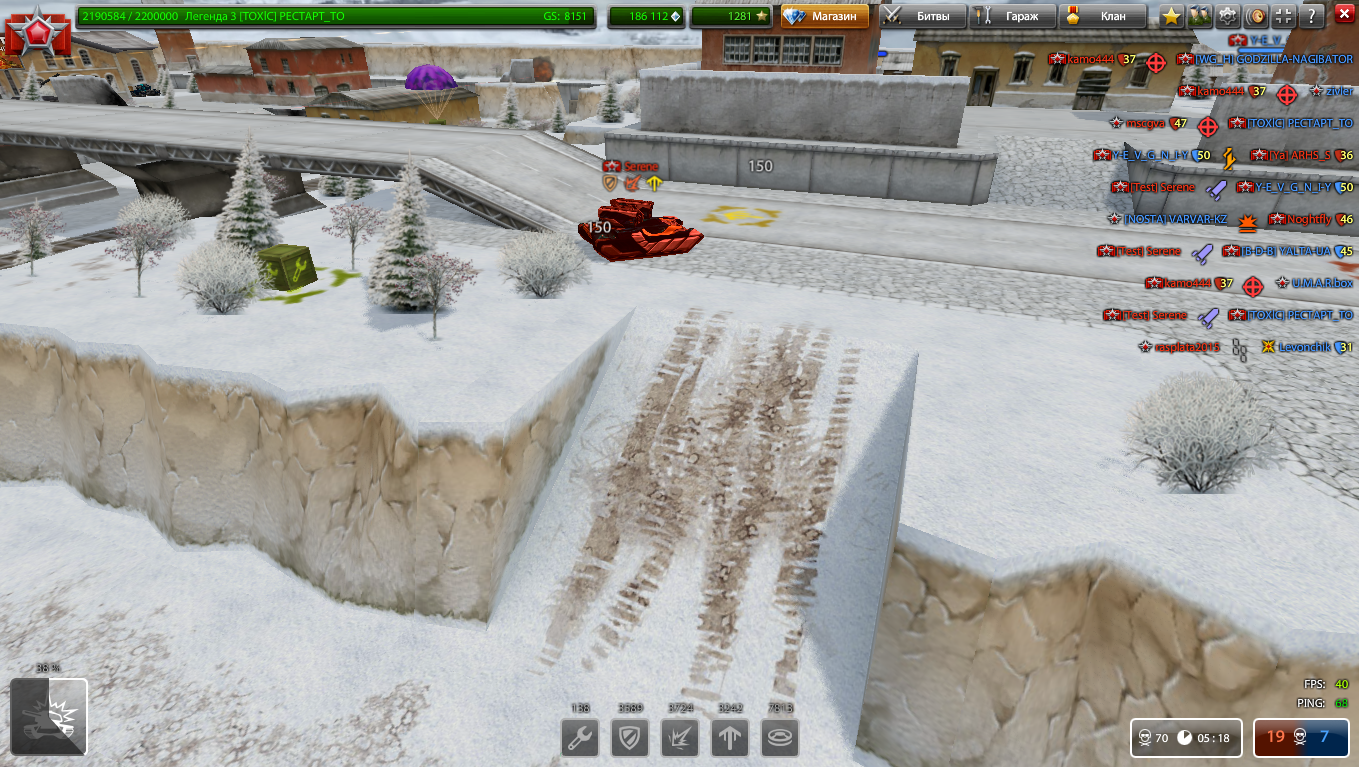Activate the overdrive tank icon
Screen dimensions: 1359x767
click(x=49, y=716)
